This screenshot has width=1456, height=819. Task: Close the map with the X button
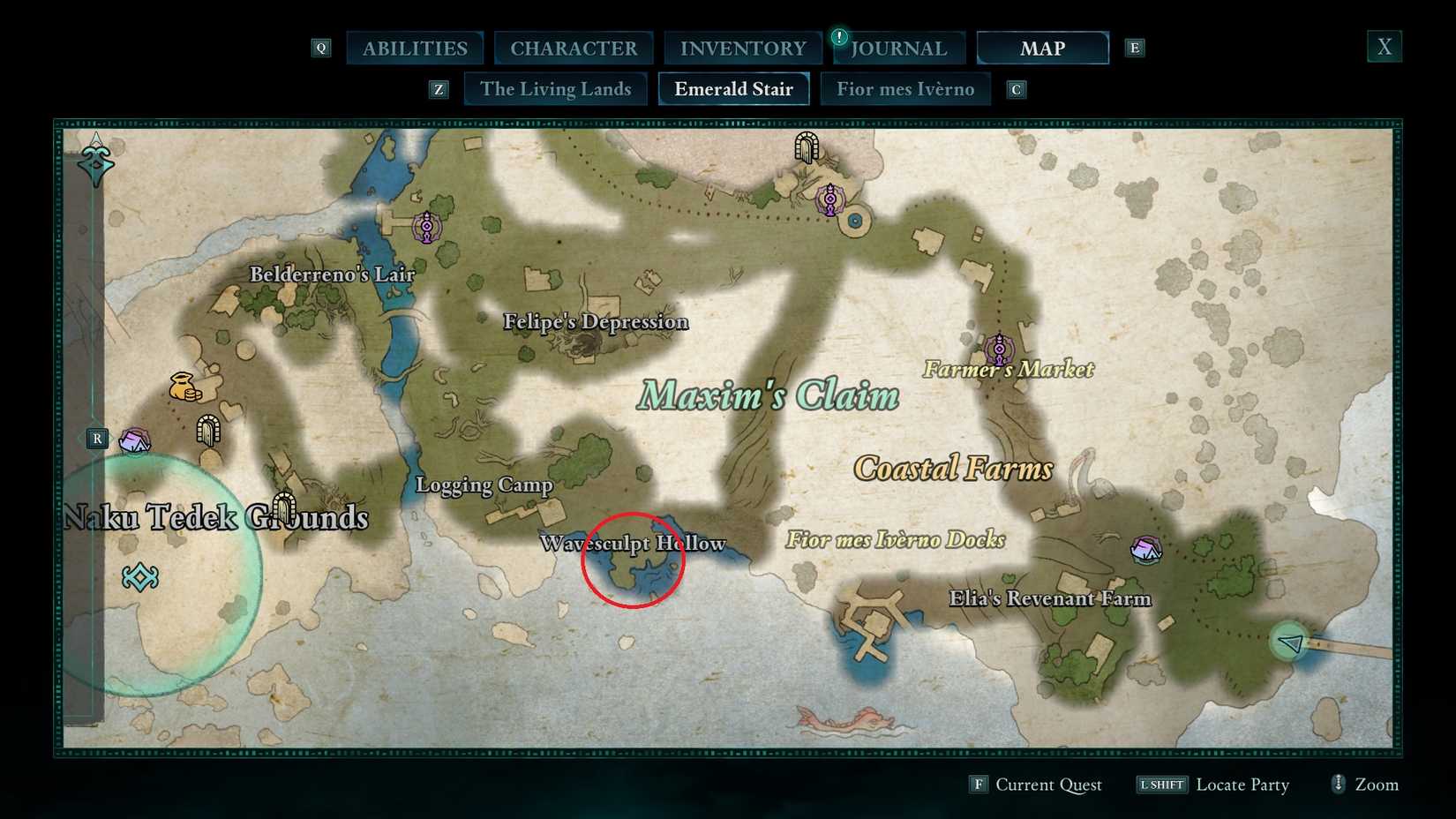coord(1384,46)
